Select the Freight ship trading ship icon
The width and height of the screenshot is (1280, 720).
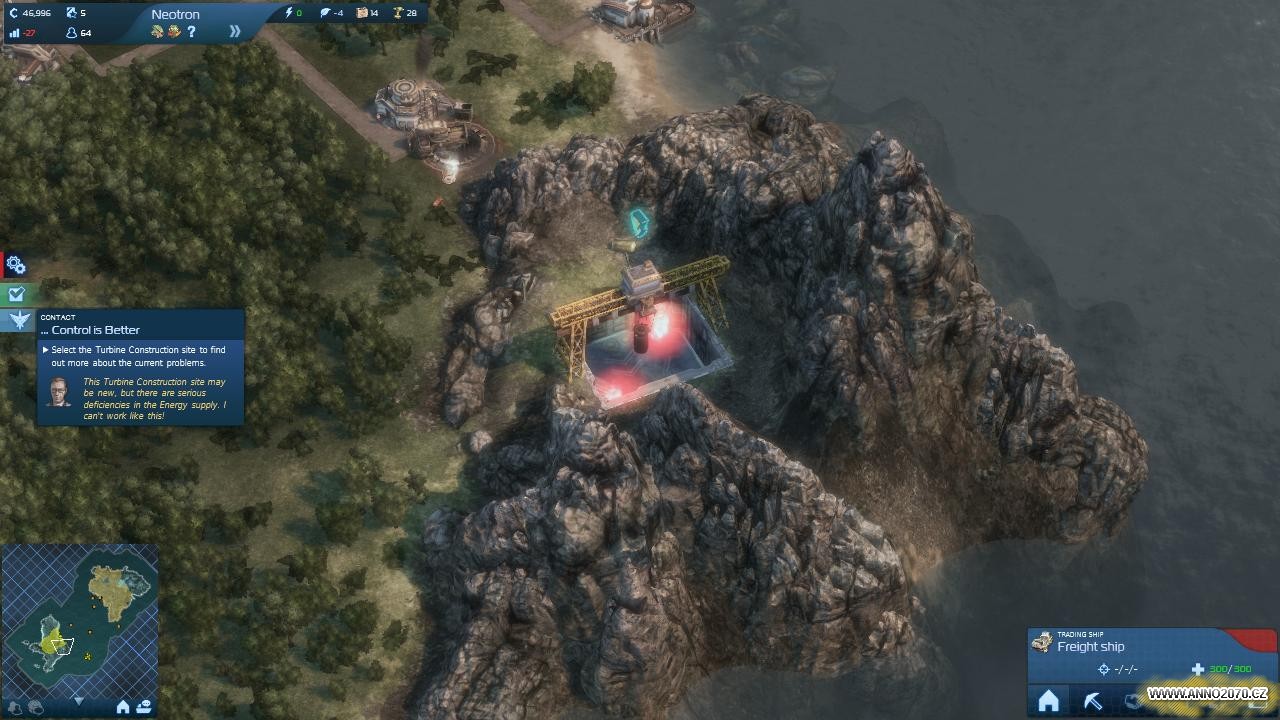pyautogui.click(x=1043, y=642)
